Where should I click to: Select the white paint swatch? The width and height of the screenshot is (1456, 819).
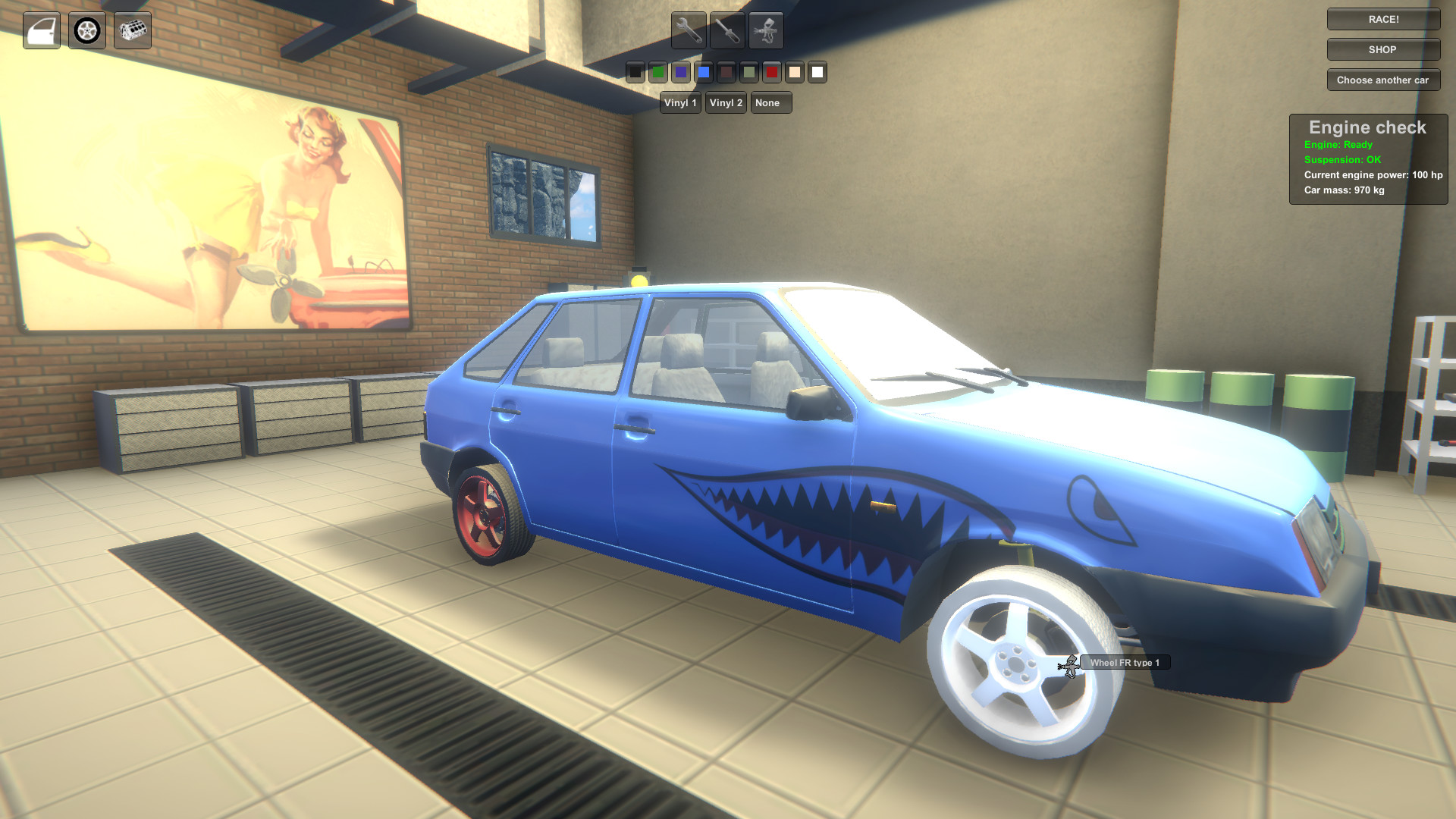tap(817, 73)
